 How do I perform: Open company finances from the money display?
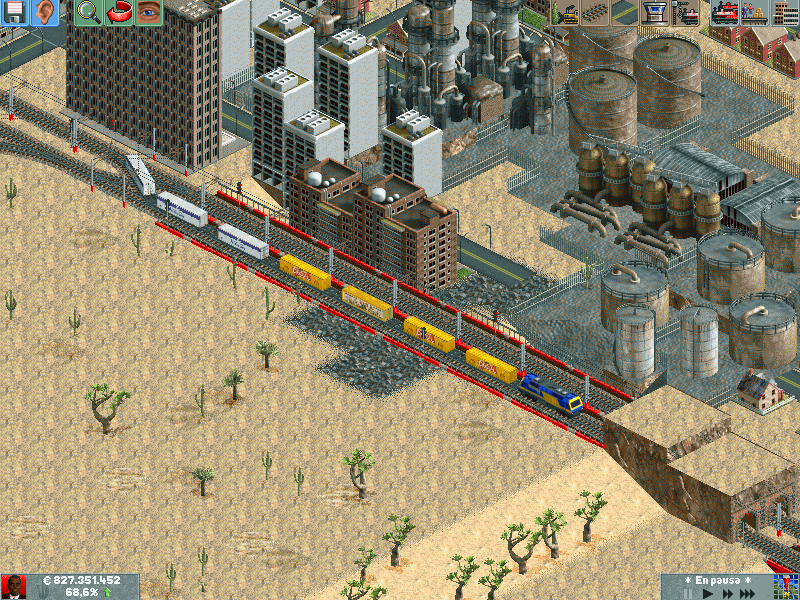point(81,580)
